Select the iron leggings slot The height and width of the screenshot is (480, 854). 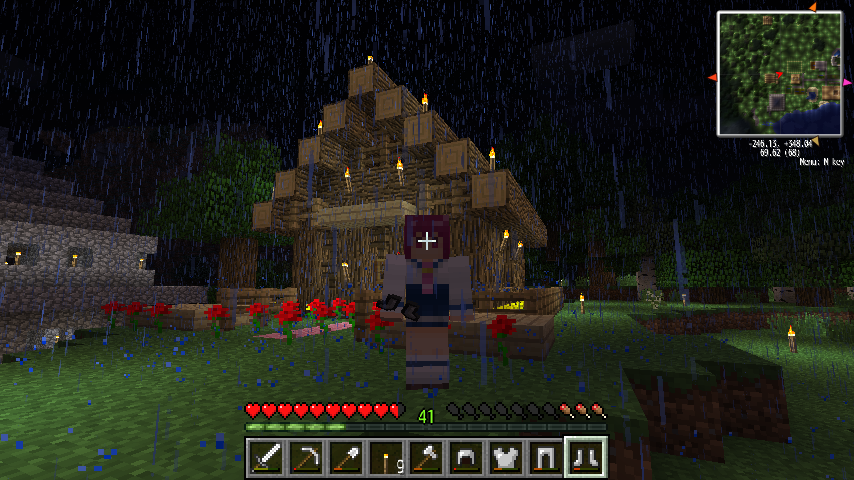(545, 458)
